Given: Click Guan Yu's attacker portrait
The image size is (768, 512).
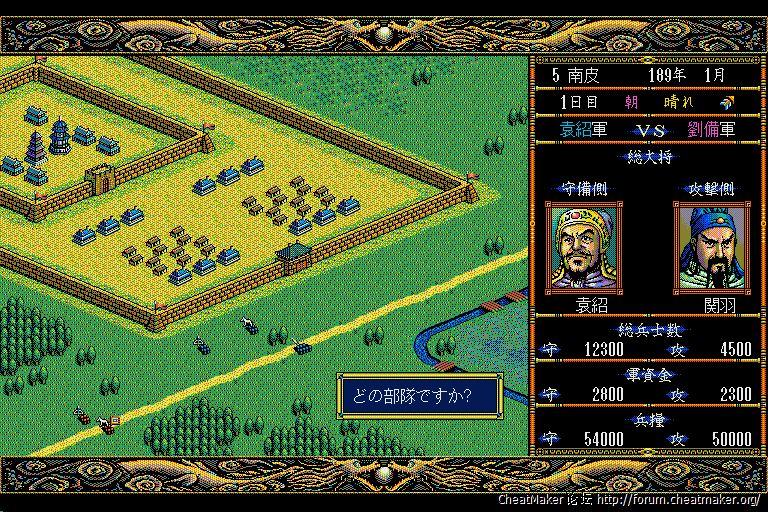Looking at the screenshot, I should (x=712, y=248).
